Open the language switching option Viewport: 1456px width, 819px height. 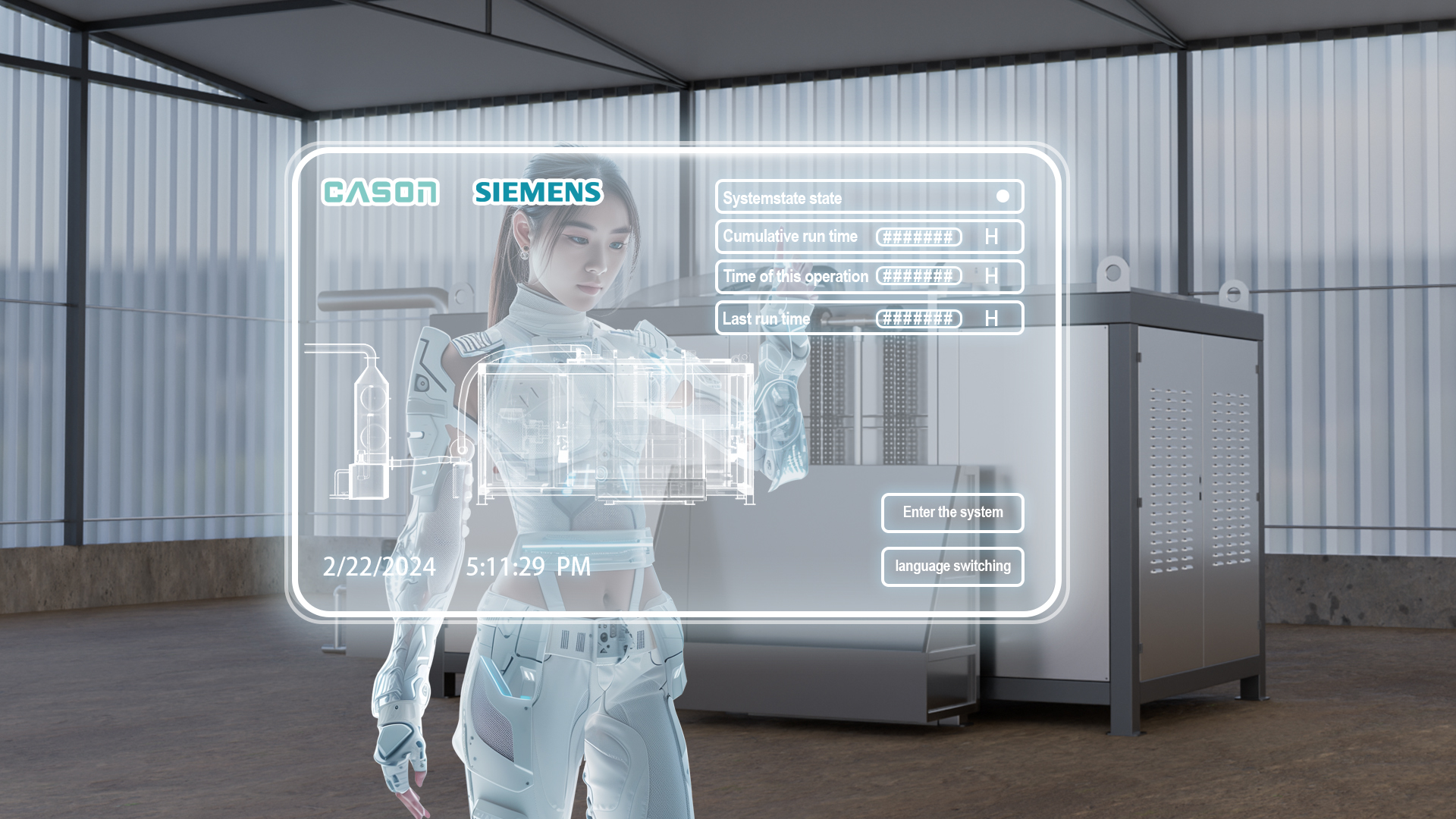coord(952,566)
